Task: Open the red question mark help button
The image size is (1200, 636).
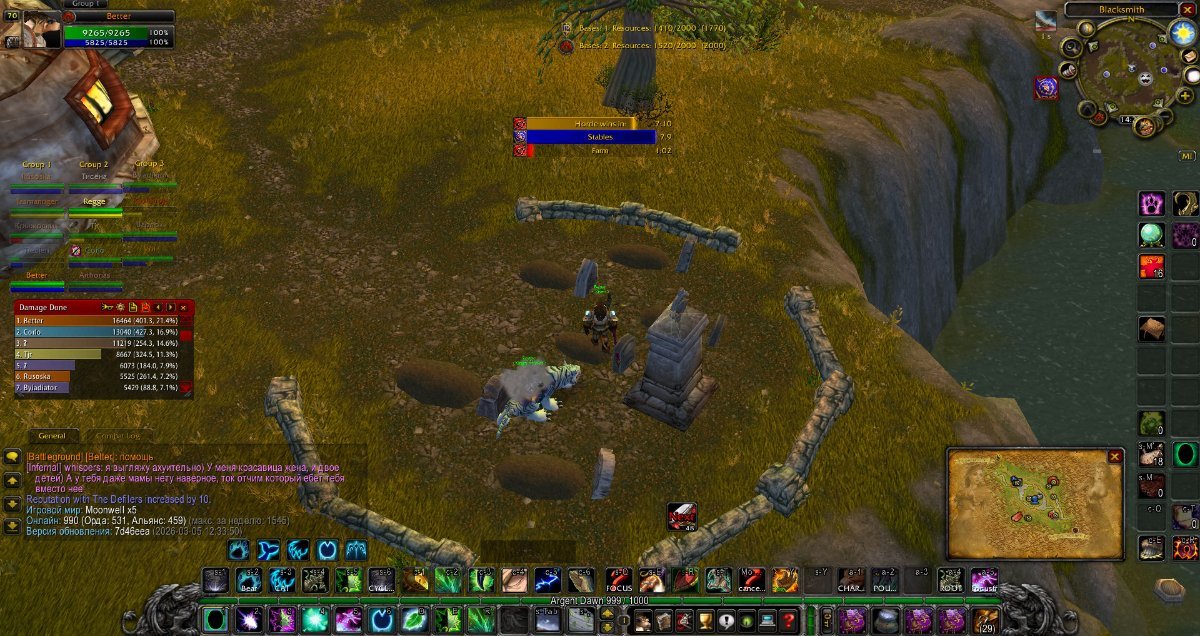Action: pos(789,620)
